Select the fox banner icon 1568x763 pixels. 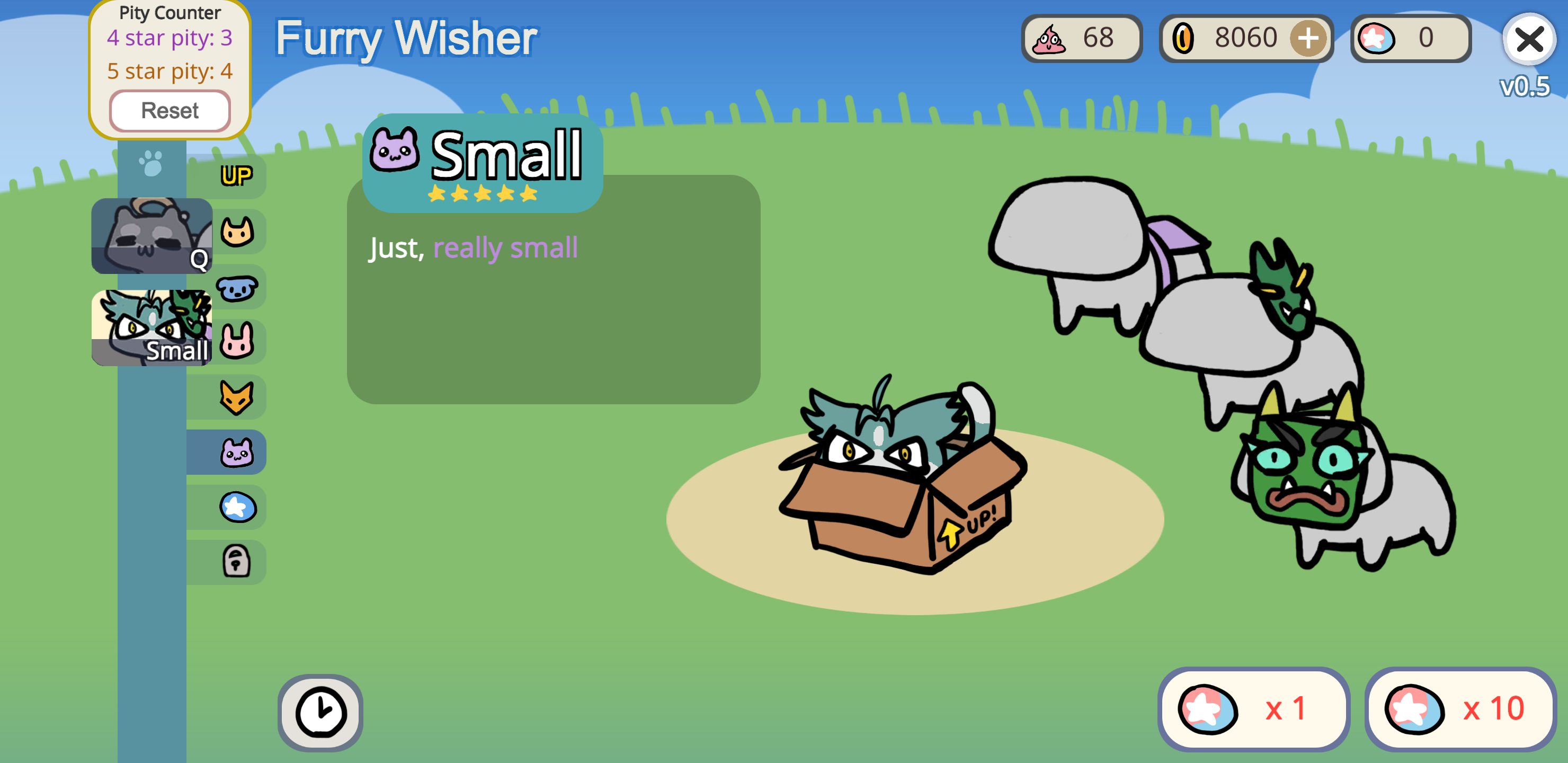pos(238,396)
